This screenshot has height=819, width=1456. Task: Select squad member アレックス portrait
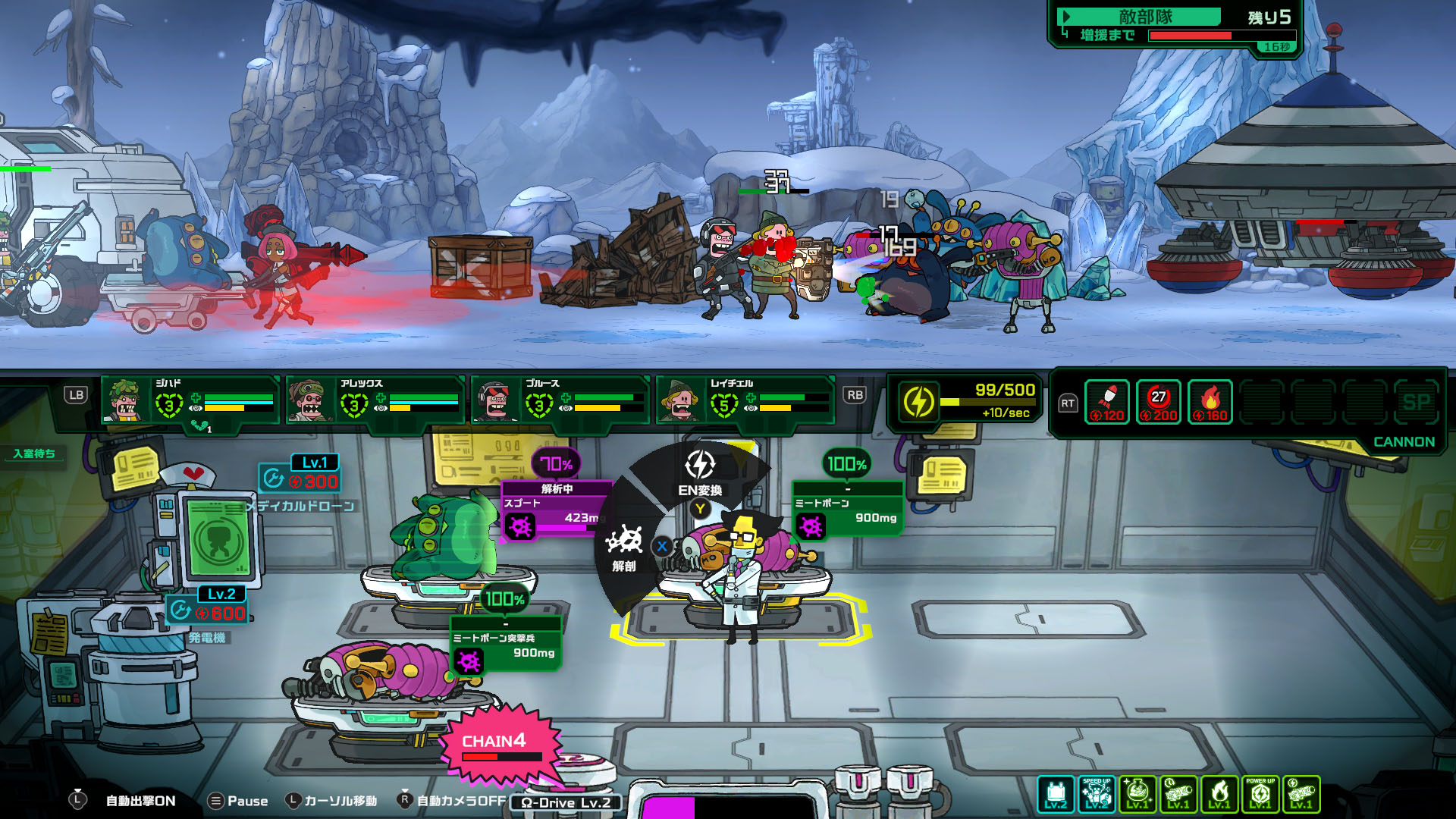(x=309, y=400)
